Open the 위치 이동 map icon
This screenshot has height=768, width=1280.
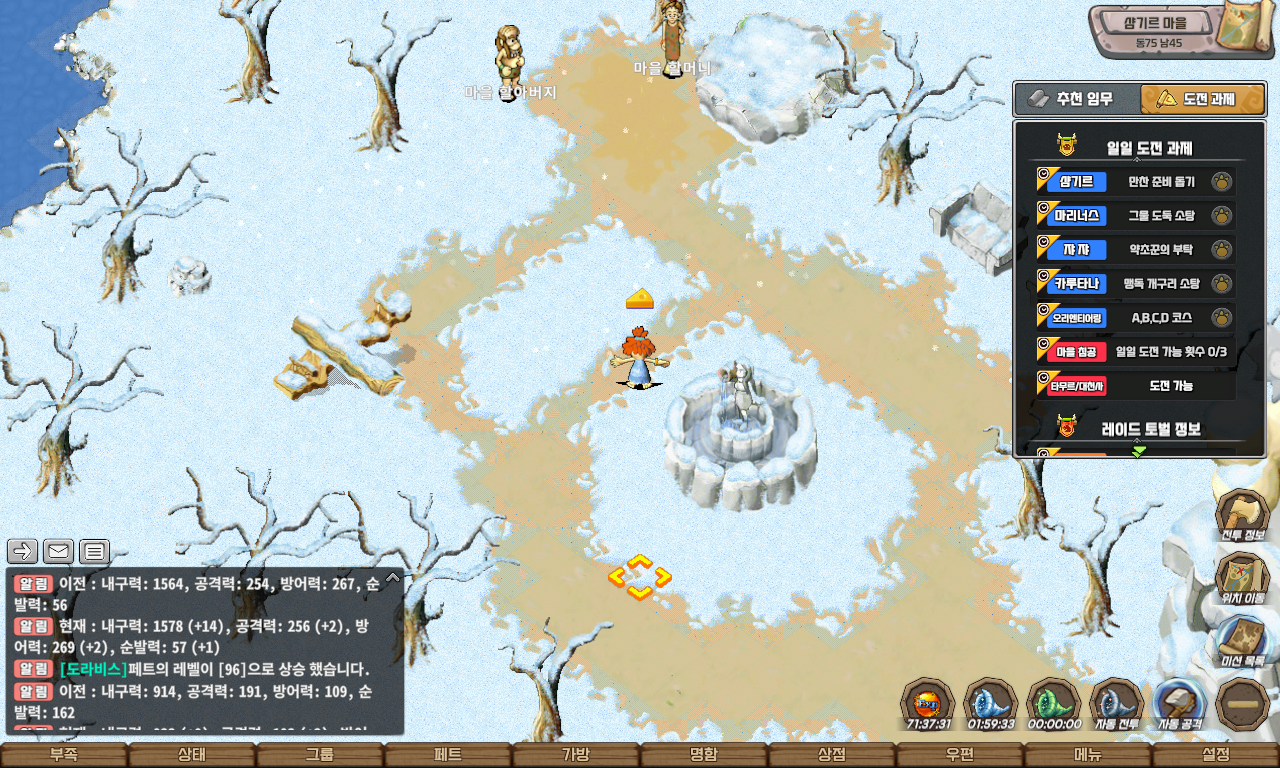pyautogui.click(x=1241, y=576)
